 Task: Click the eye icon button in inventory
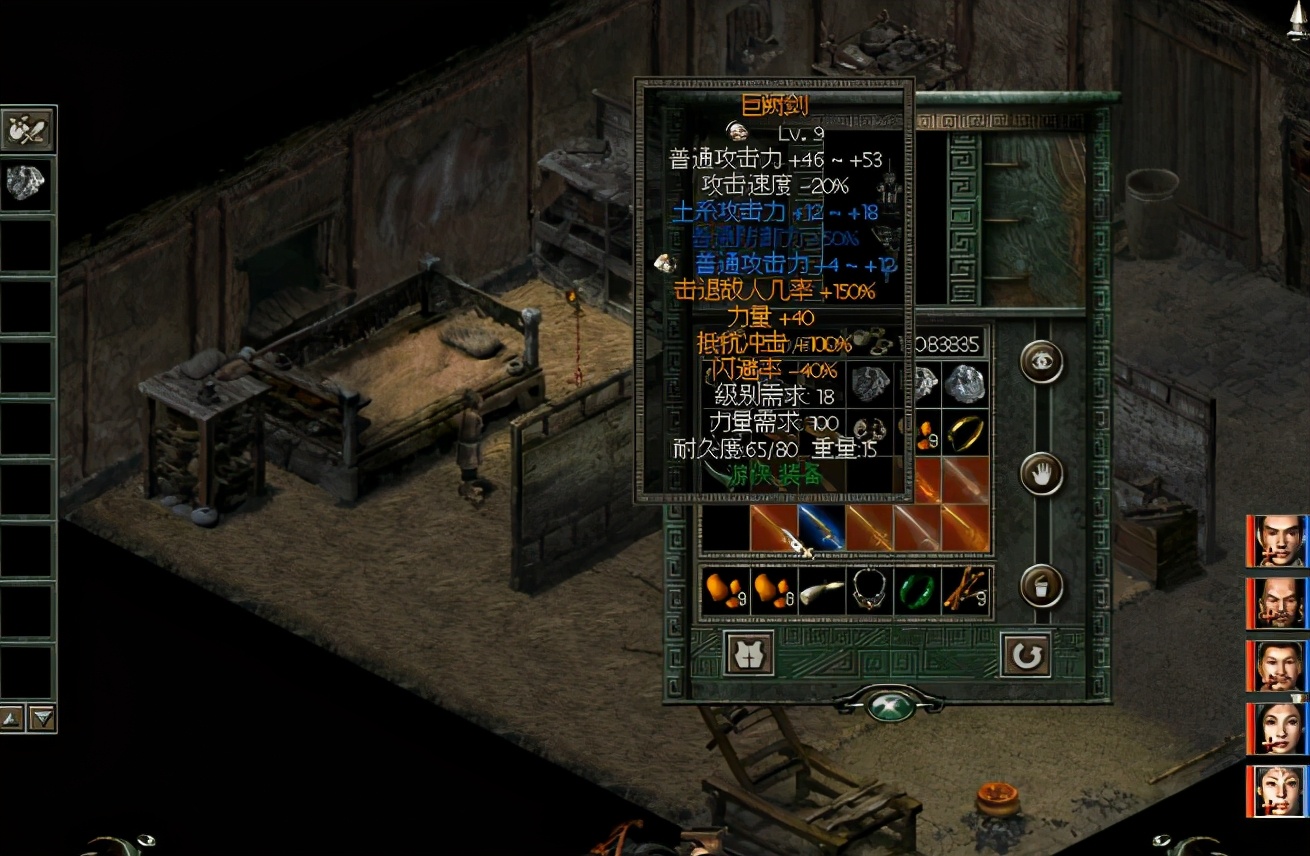coord(1041,361)
